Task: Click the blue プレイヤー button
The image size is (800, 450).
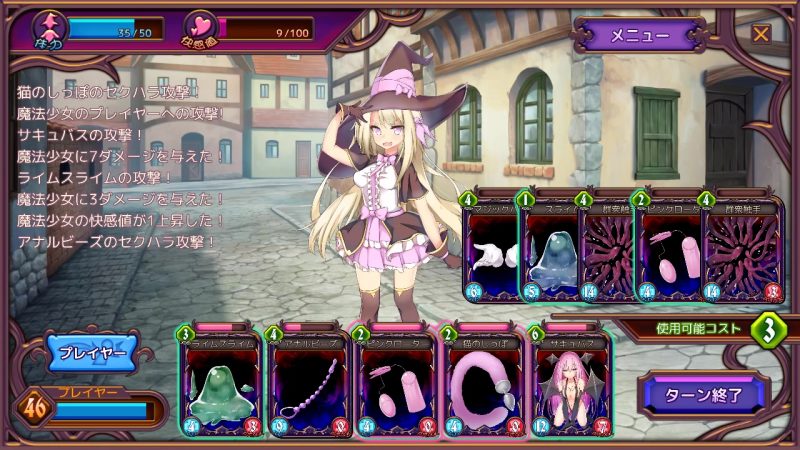Action: [91, 354]
